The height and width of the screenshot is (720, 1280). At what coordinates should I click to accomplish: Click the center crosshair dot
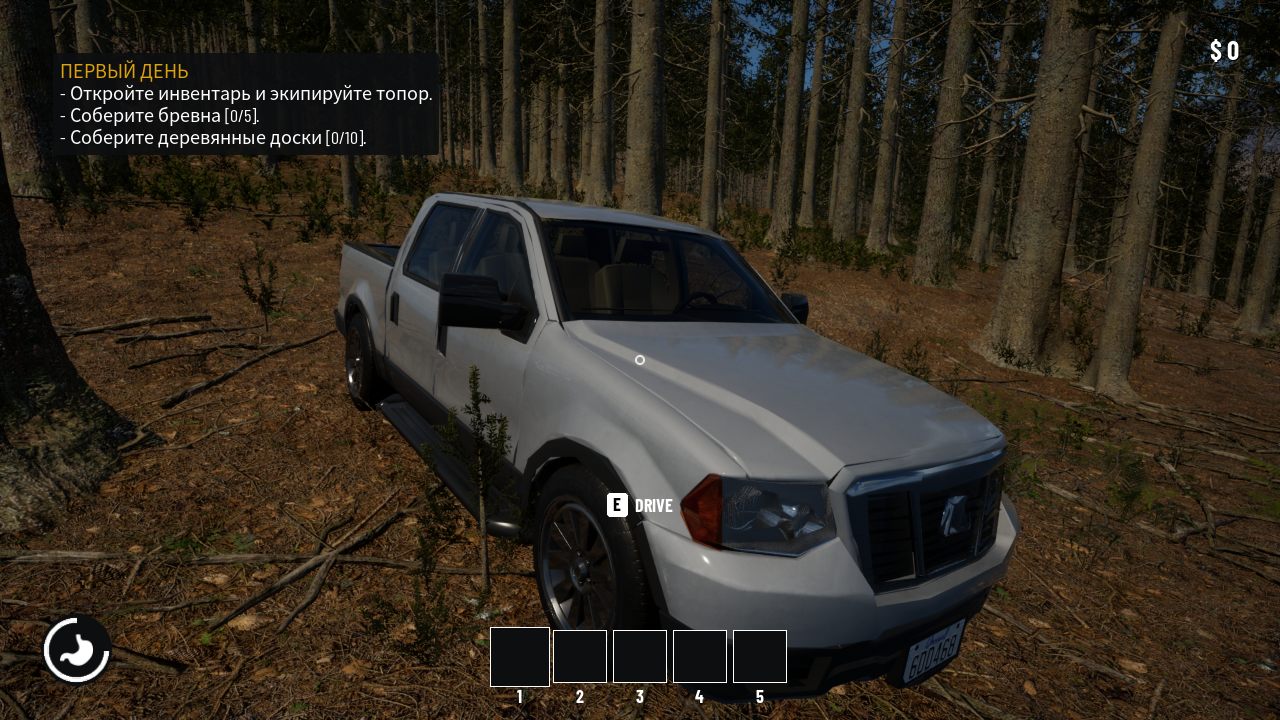tap(640, 360)
